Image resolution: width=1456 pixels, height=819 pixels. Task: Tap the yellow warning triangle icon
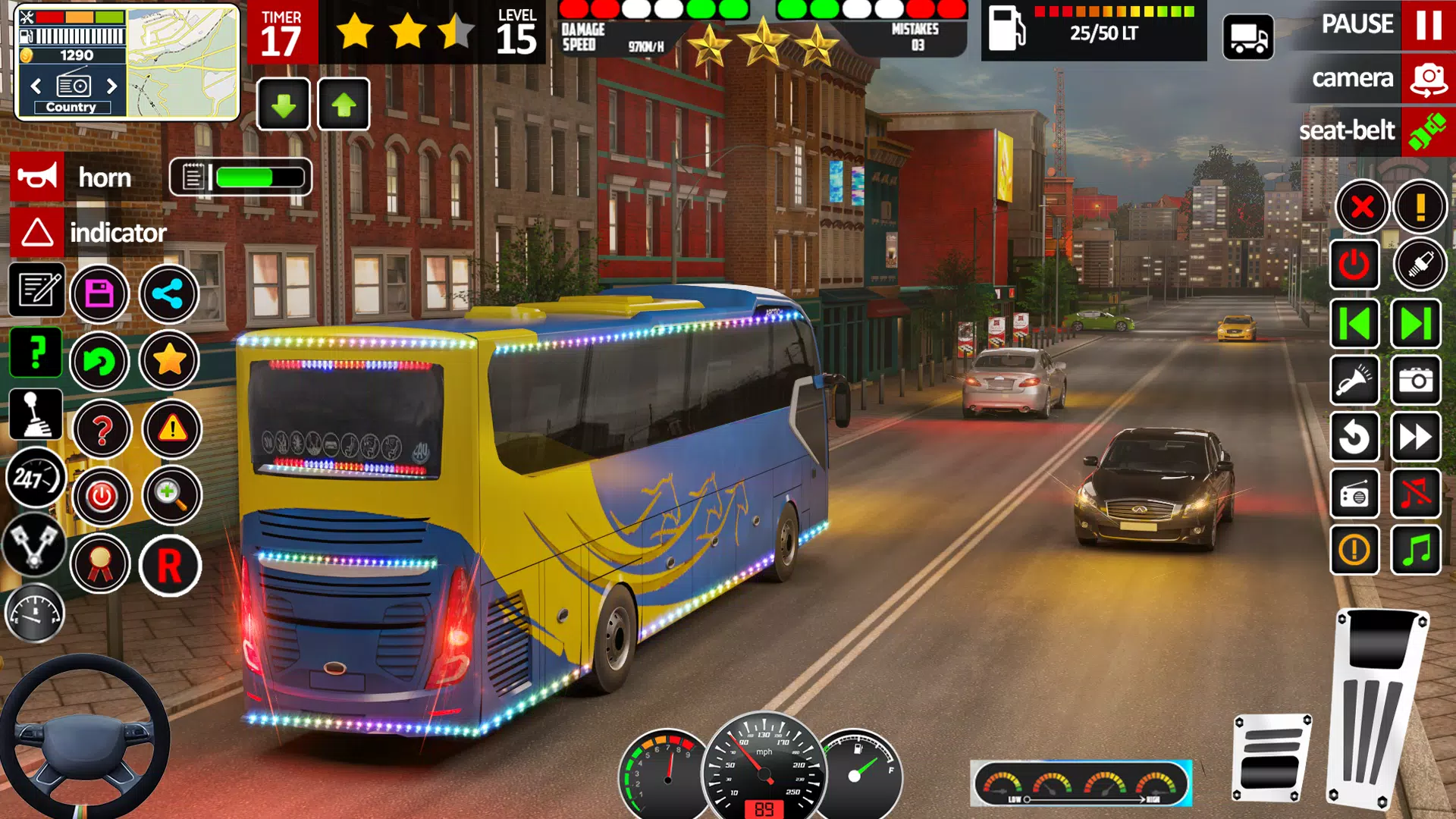[172, 429]
